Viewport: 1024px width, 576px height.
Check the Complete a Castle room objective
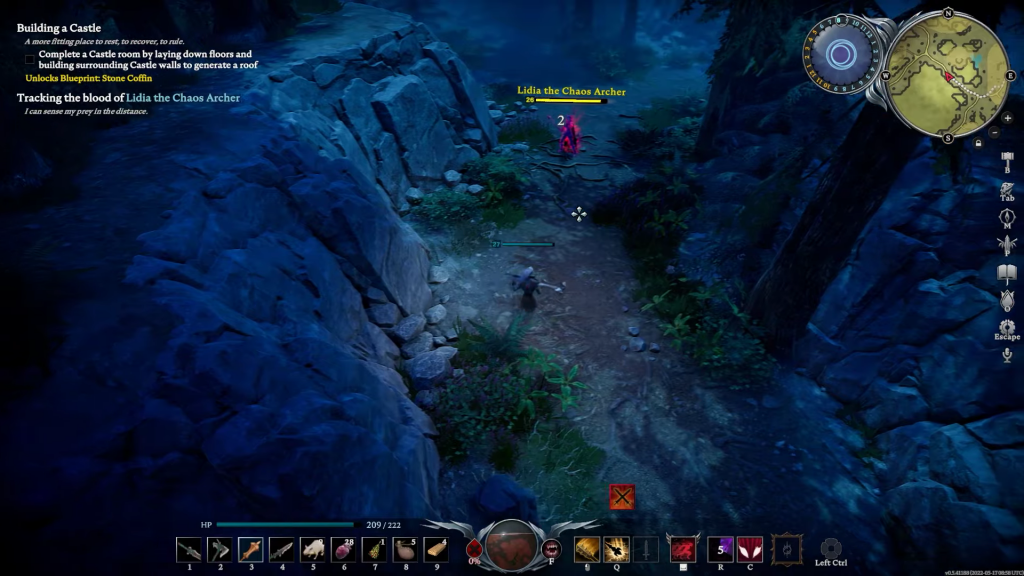click(31, 59)
